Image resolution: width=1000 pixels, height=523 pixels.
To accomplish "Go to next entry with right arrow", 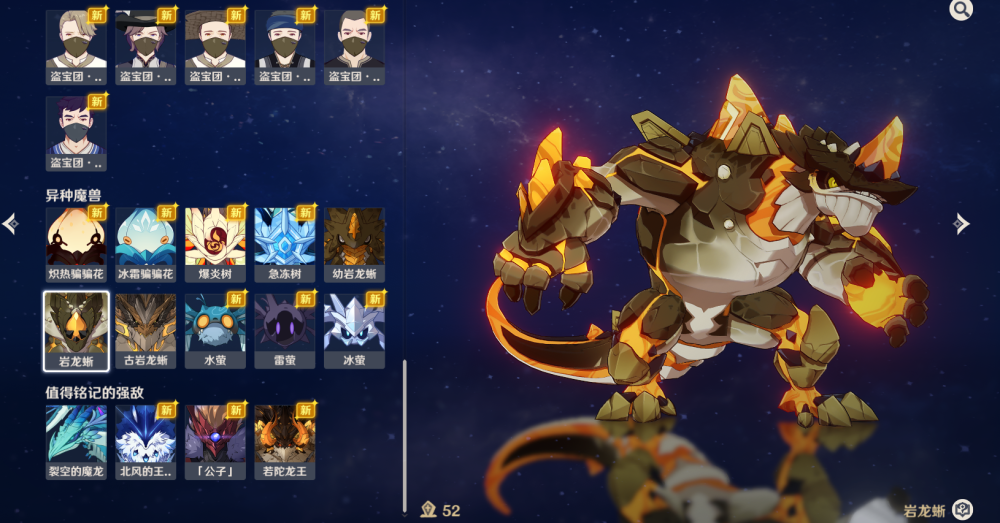I will click(962, 224).
